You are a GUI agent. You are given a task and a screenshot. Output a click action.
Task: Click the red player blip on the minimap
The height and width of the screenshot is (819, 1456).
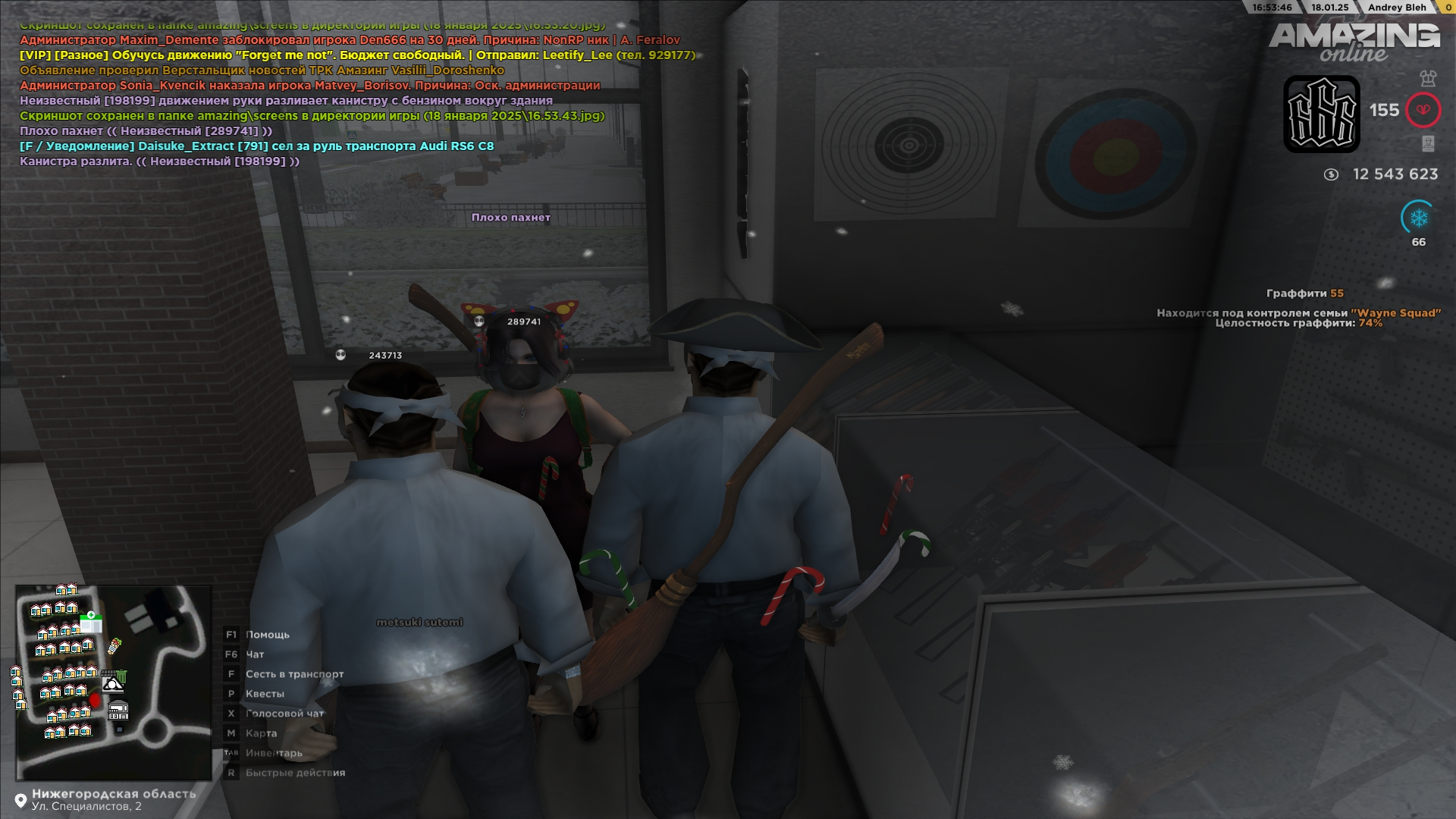(95, 699)
